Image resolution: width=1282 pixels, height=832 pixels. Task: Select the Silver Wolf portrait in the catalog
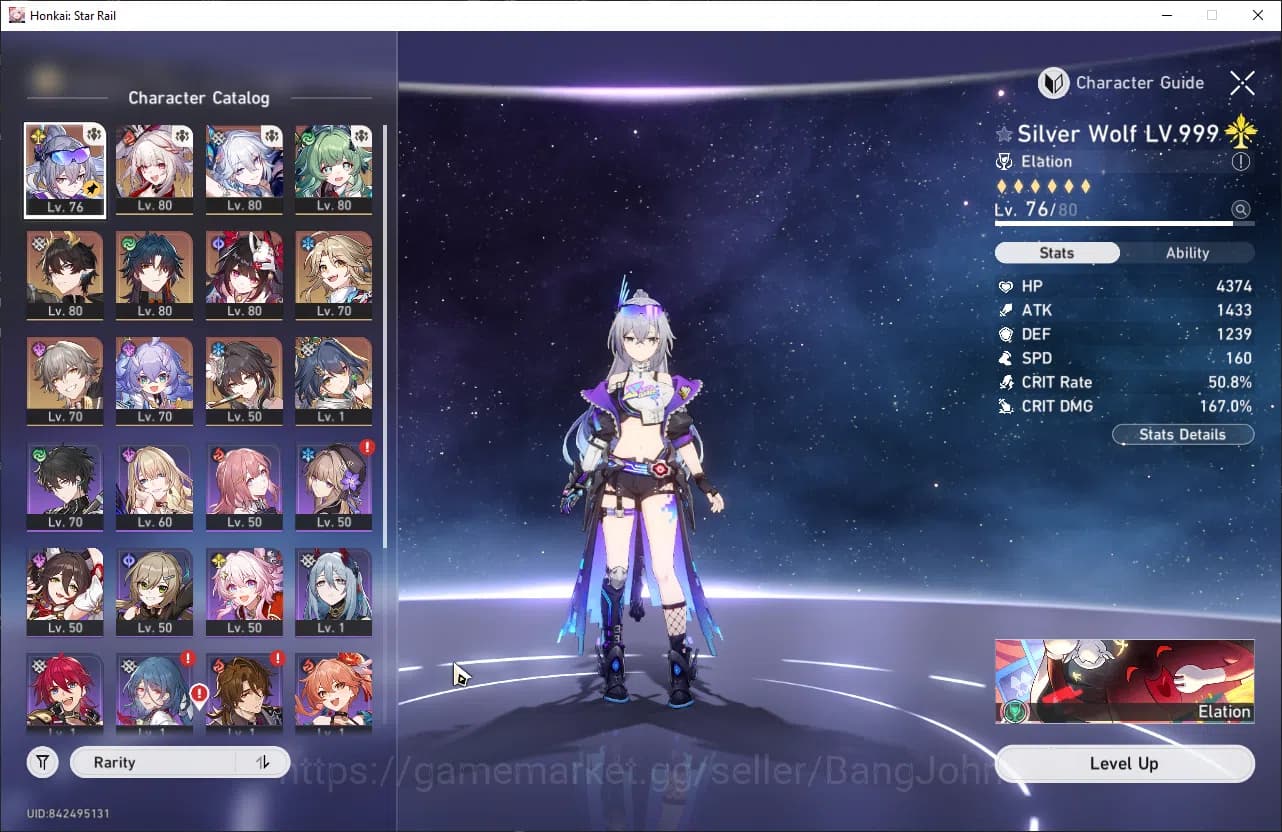pyautogui.click(x=65, y=170)
